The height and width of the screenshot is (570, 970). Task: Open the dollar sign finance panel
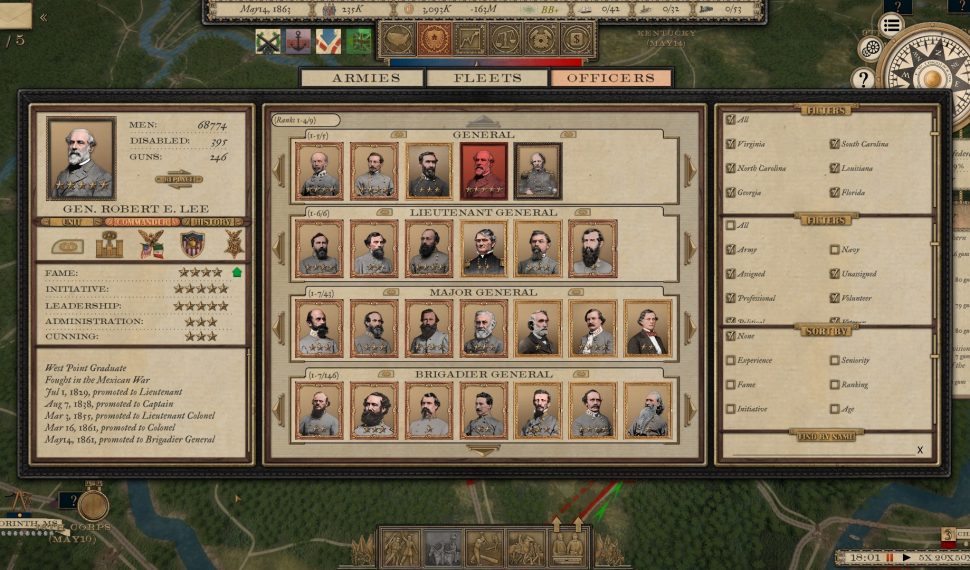(575, 39)
